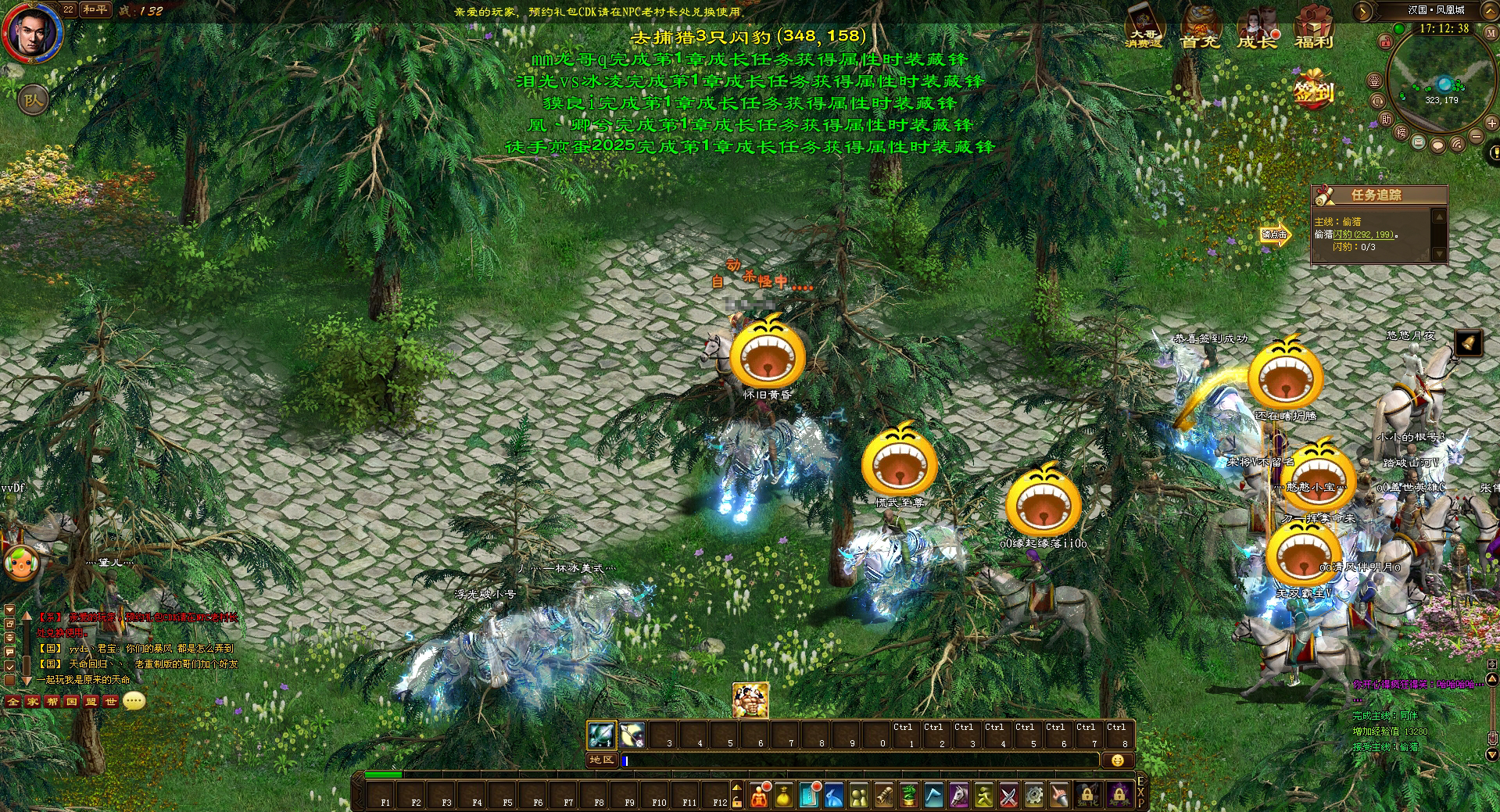Open the world map with the M button
The image size is (1500, 812).
tap(1492, 34)
